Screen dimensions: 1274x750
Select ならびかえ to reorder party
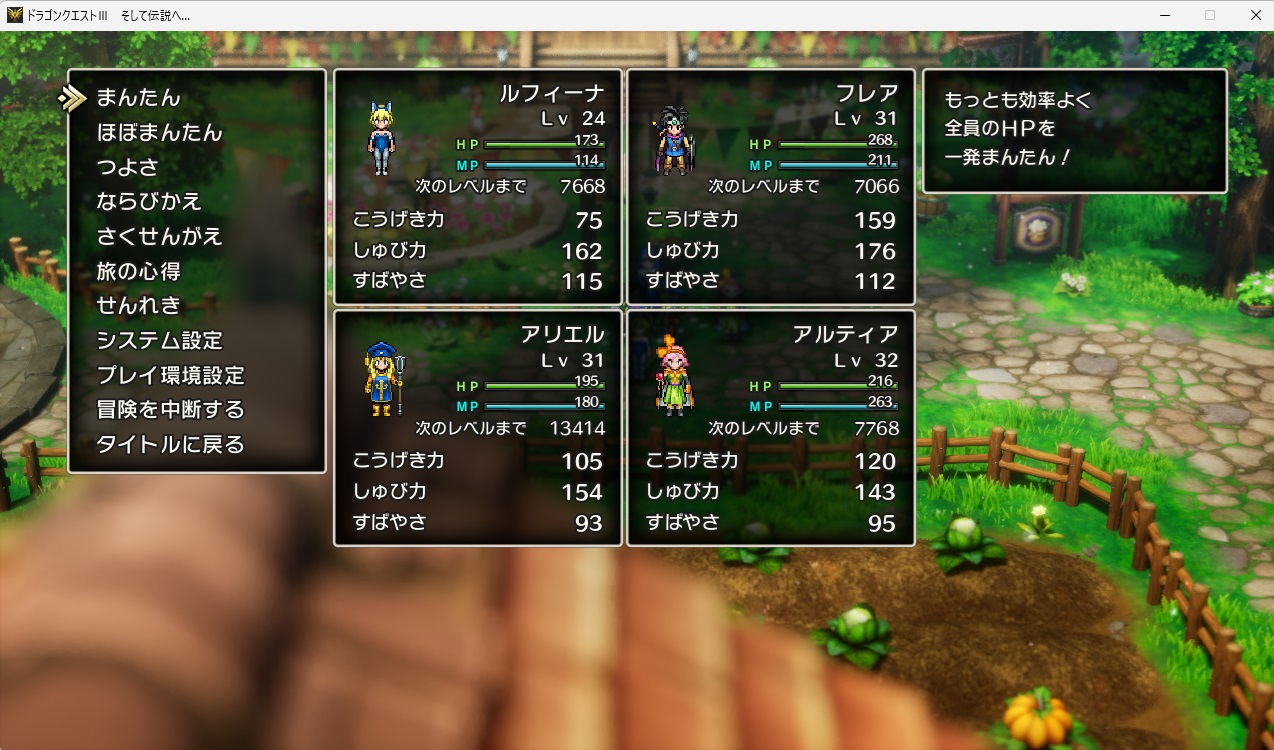149,202
